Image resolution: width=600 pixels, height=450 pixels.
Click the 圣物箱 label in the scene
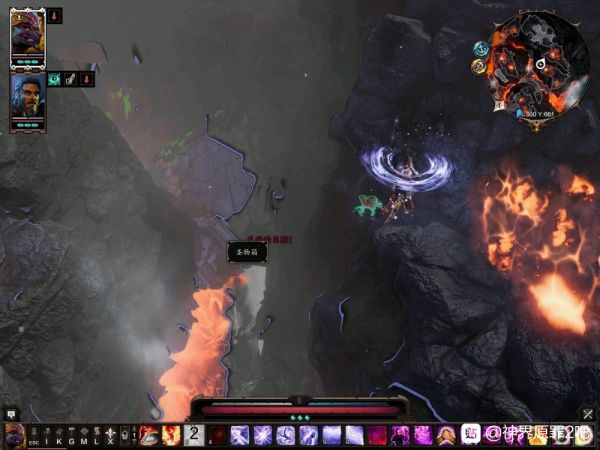click(246, 252)
